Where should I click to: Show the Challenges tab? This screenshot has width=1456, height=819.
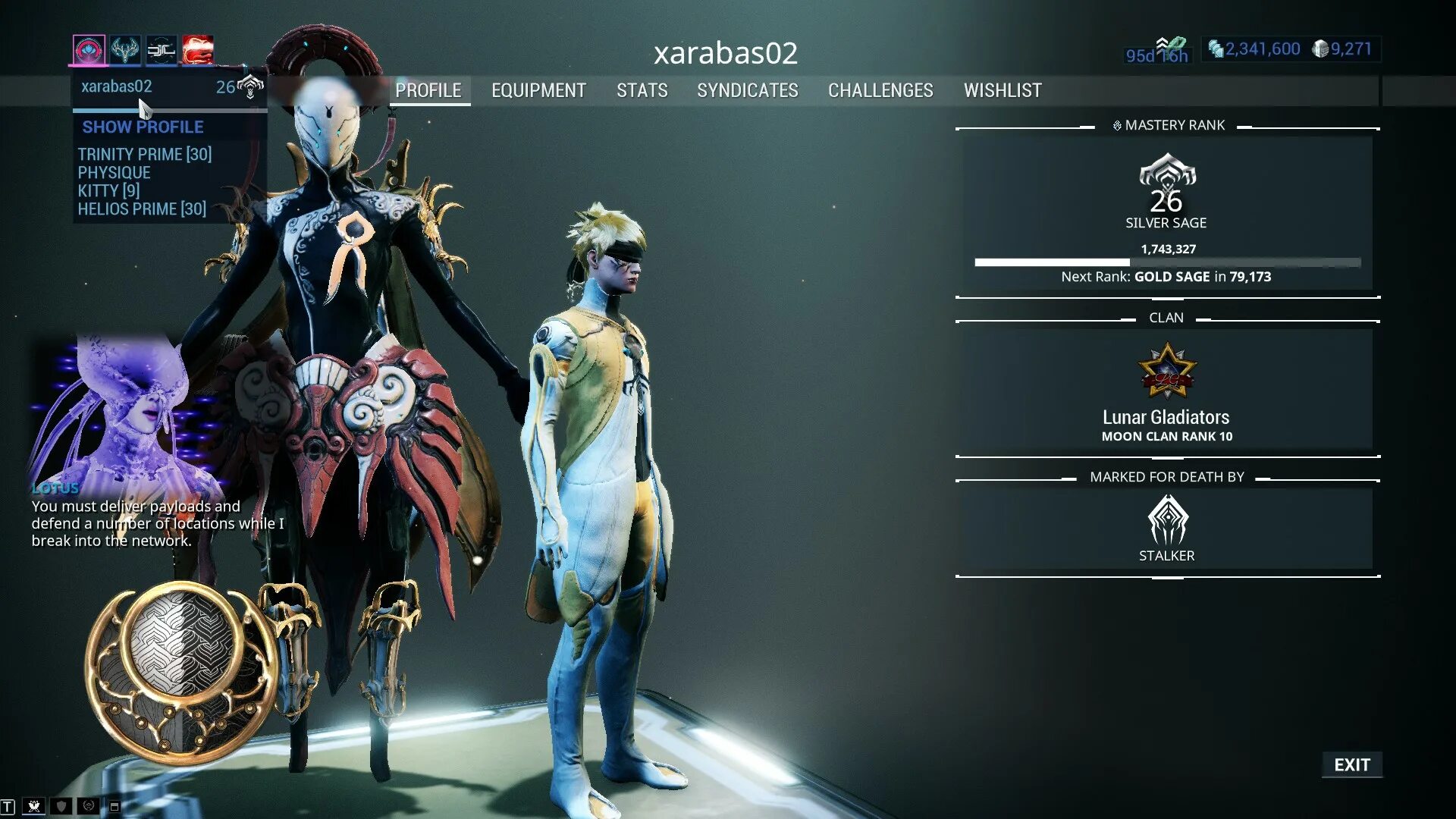pos(880,90)
